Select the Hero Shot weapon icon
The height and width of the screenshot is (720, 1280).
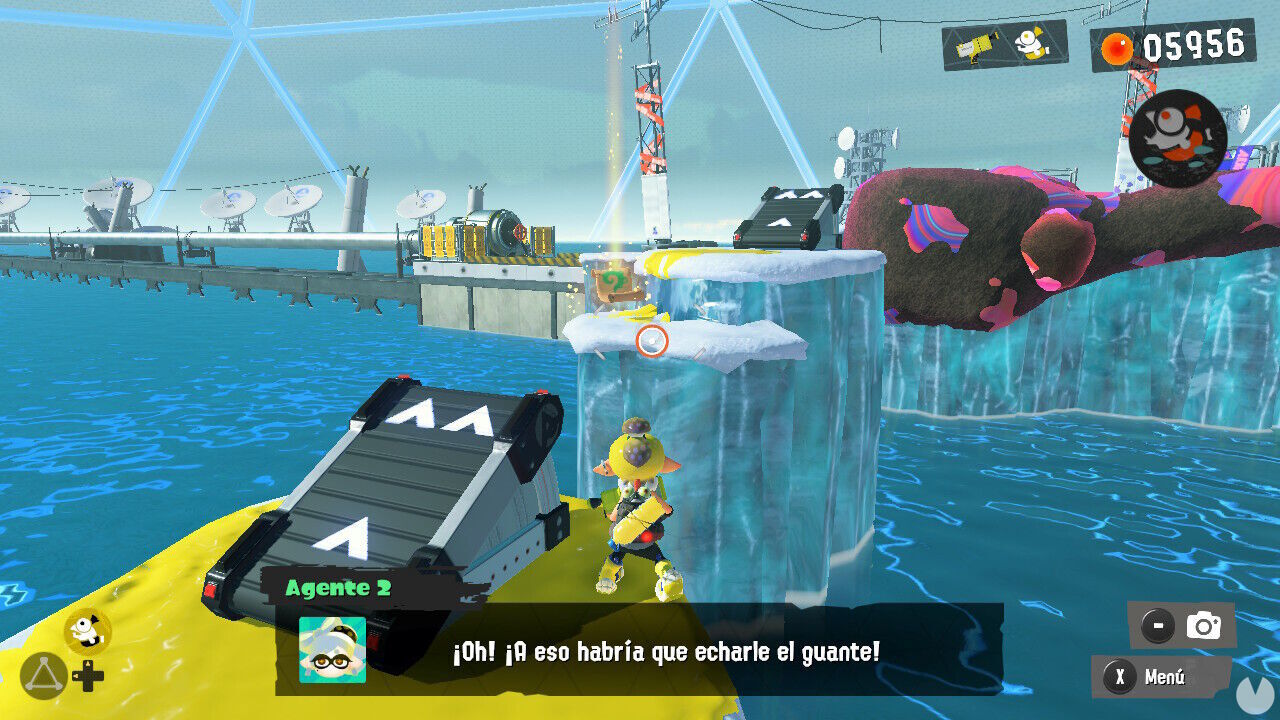click(974, 44)
